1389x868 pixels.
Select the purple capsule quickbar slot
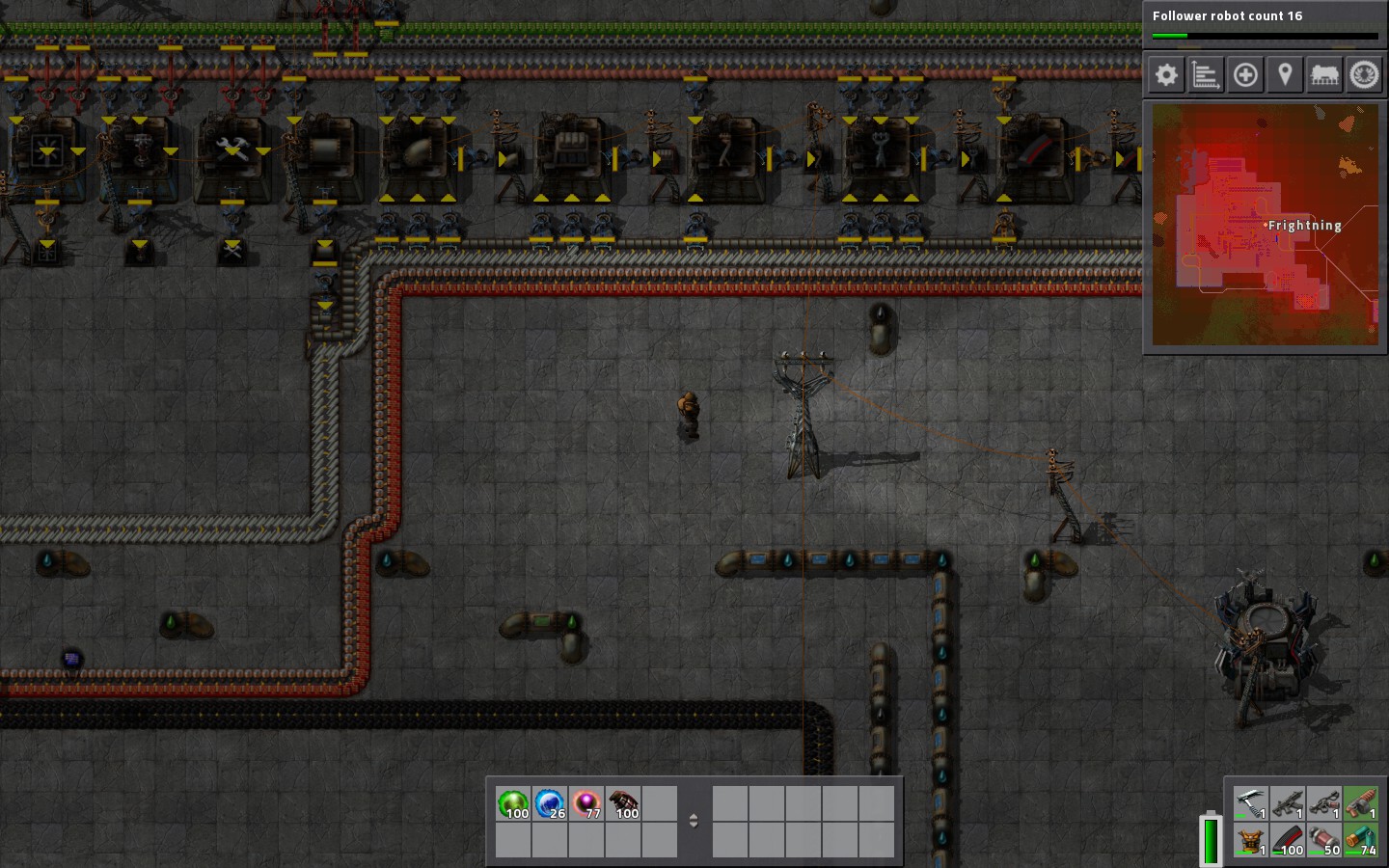[586, 803]
